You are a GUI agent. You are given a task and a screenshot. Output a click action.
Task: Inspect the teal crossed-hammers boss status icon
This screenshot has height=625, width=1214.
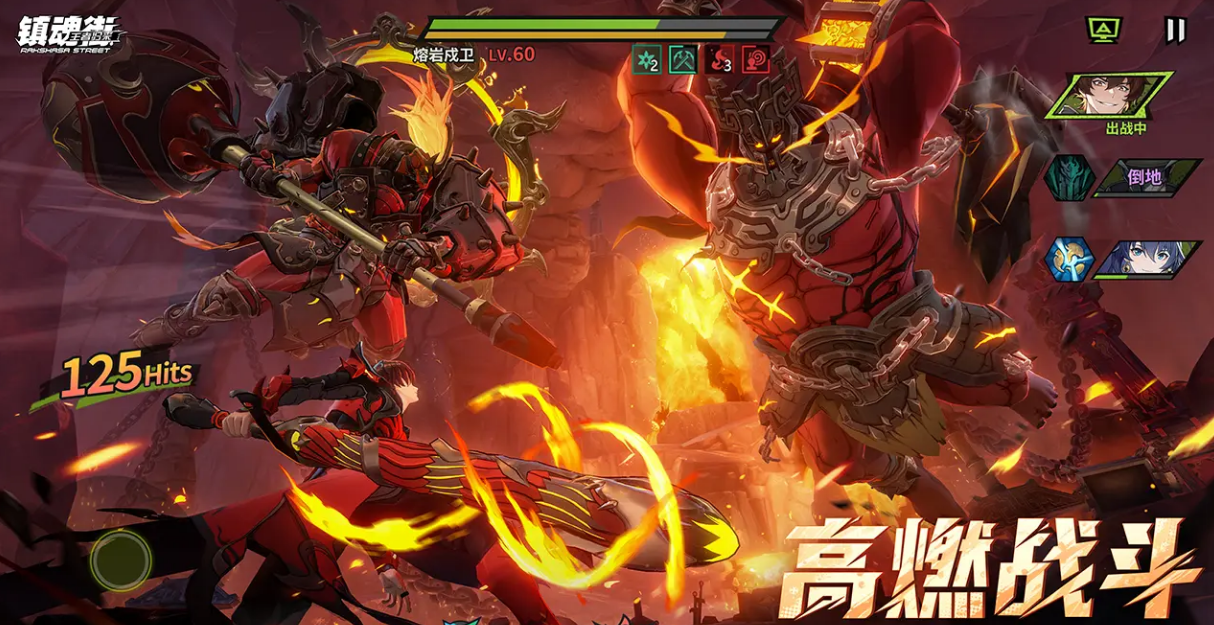tap(683, 60)
